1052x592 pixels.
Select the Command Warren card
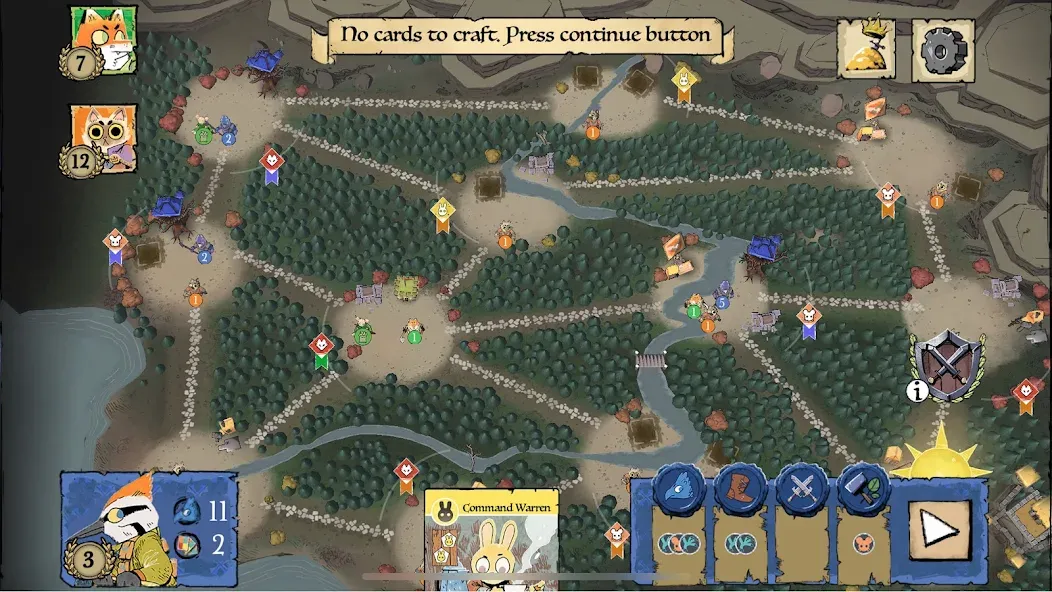tap(491, 540)
